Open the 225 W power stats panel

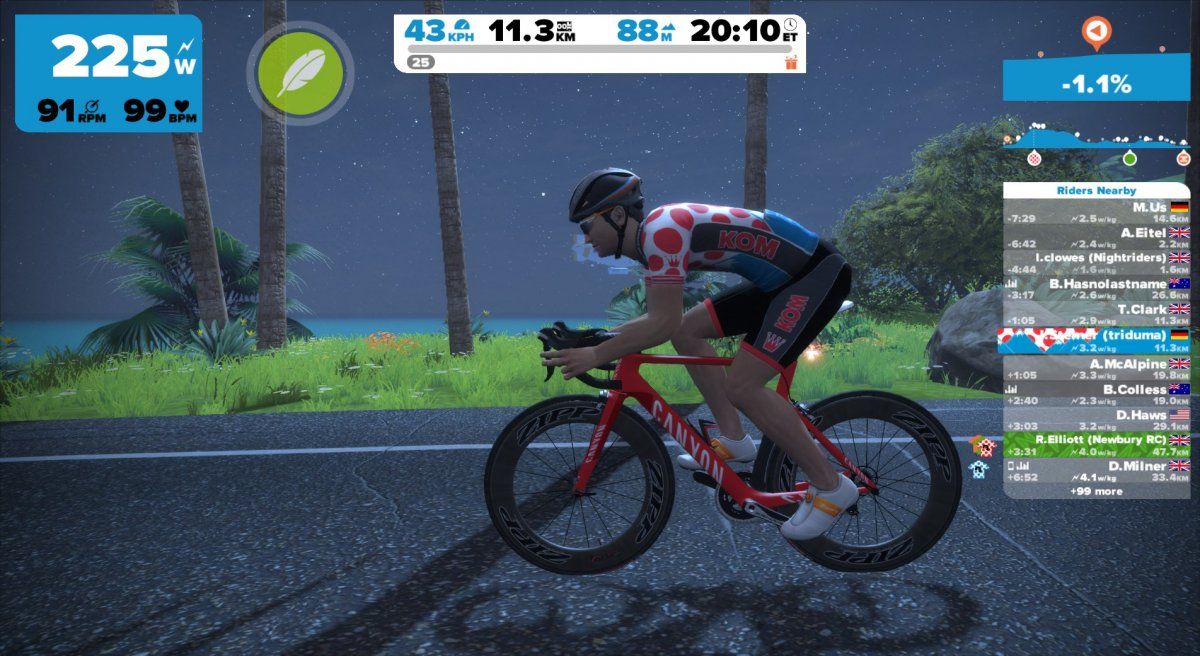(x=108, y=72)
